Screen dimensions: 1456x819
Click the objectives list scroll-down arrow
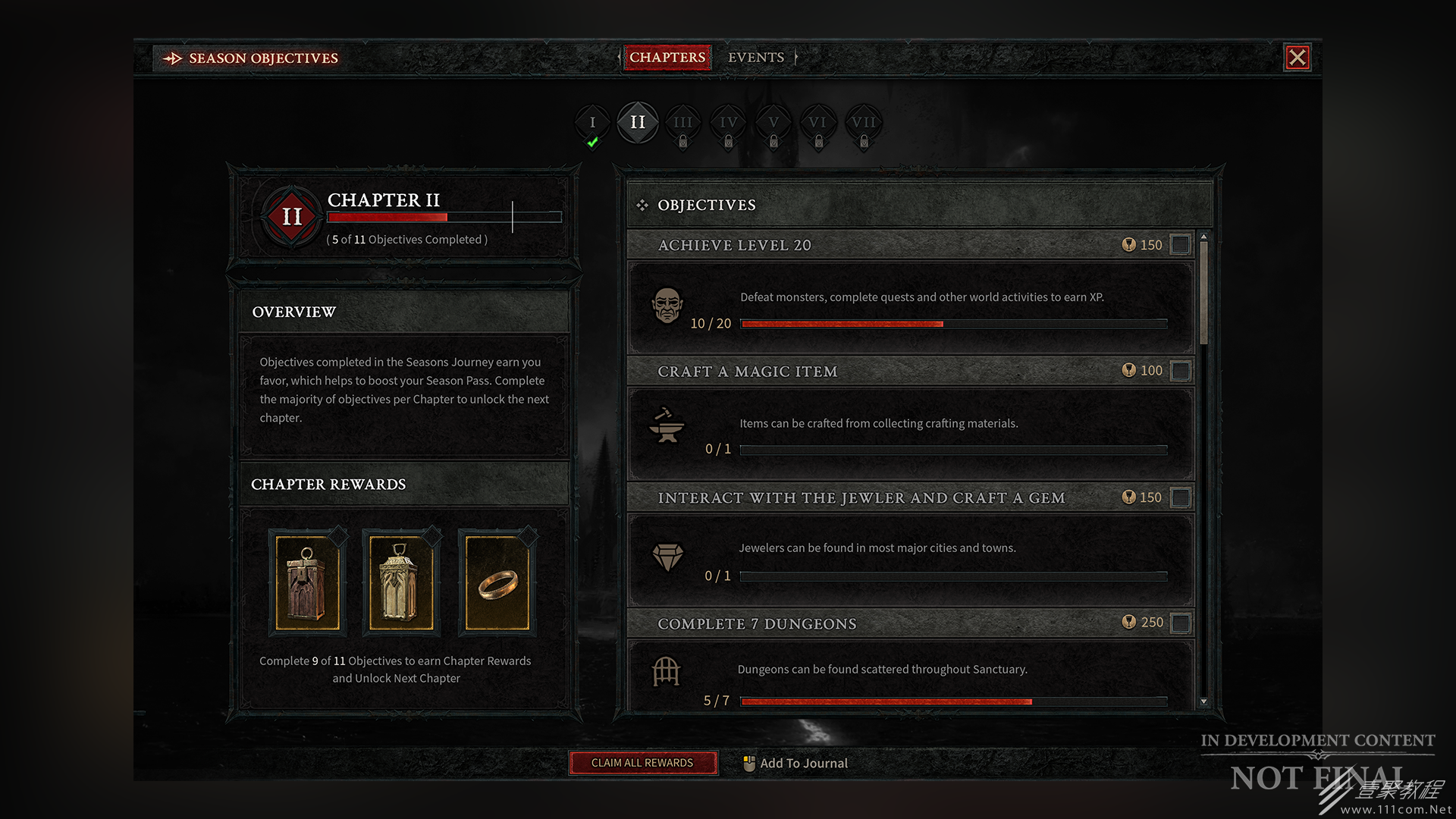pyautogui.click(x=1203, y=701)
